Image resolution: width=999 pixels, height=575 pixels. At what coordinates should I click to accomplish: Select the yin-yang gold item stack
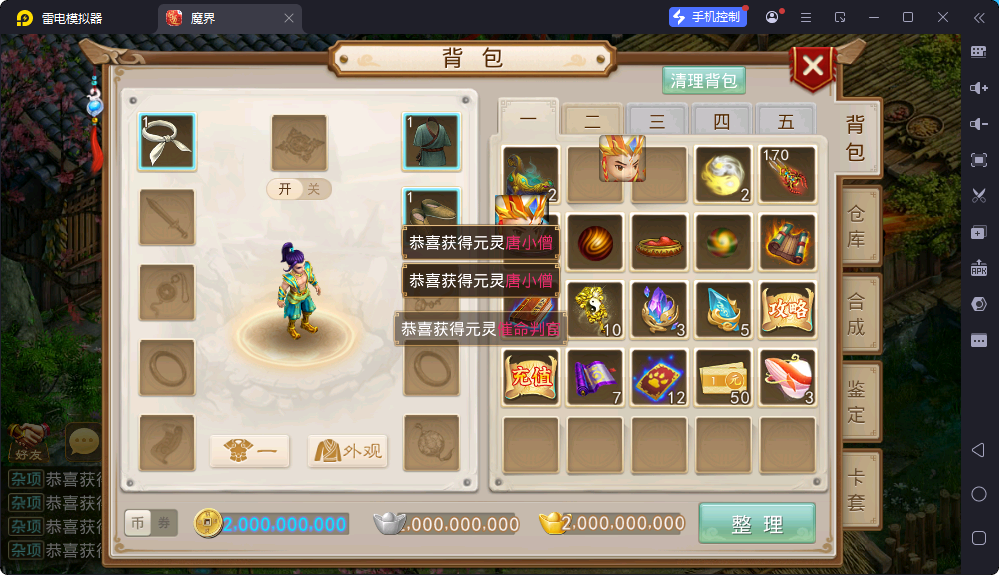595,309
